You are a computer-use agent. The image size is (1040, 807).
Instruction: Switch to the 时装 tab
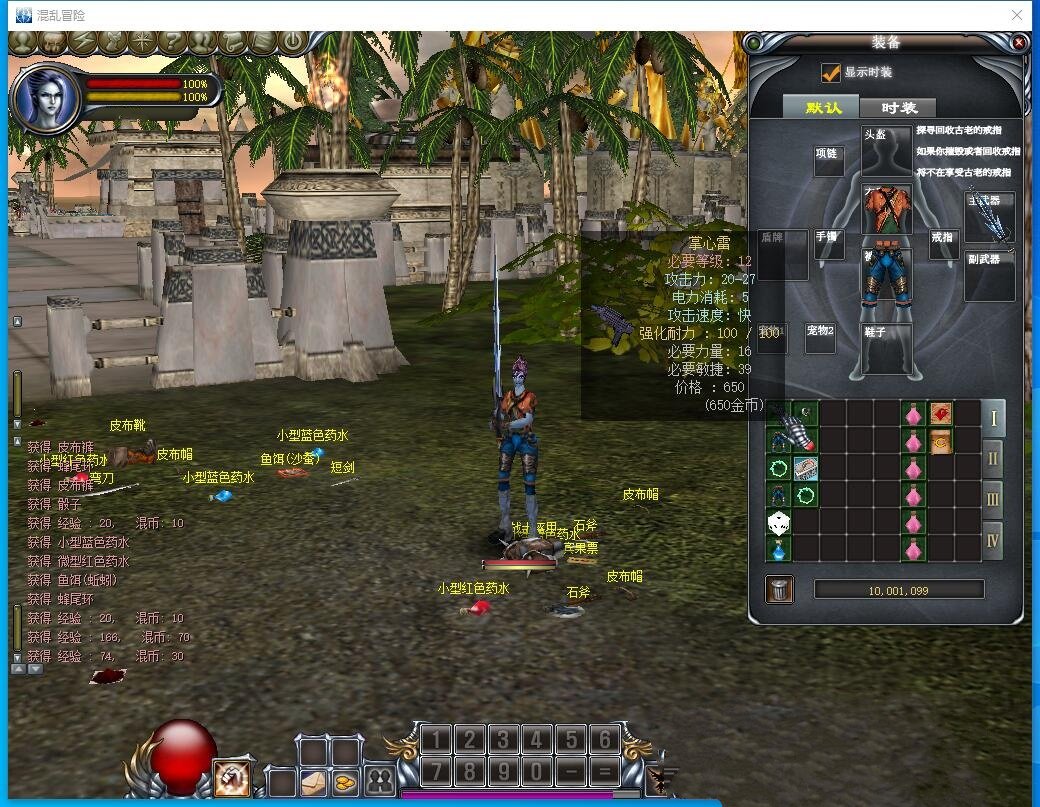pyautogui.click(x=899, y=108)
